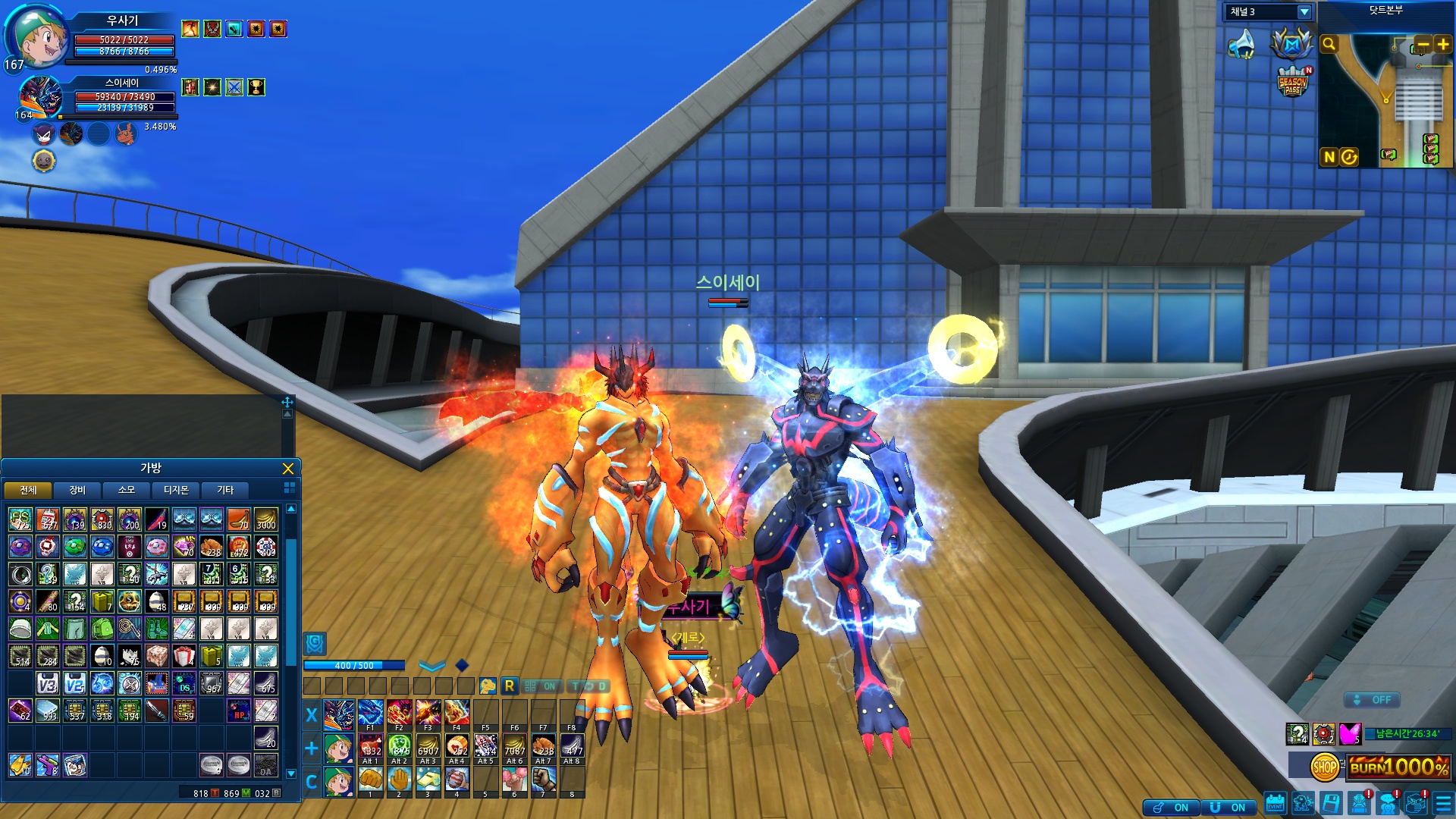Screen dimensions: 1456x819
Task: Open the gold SHOP coin button
Action: 1324,767
